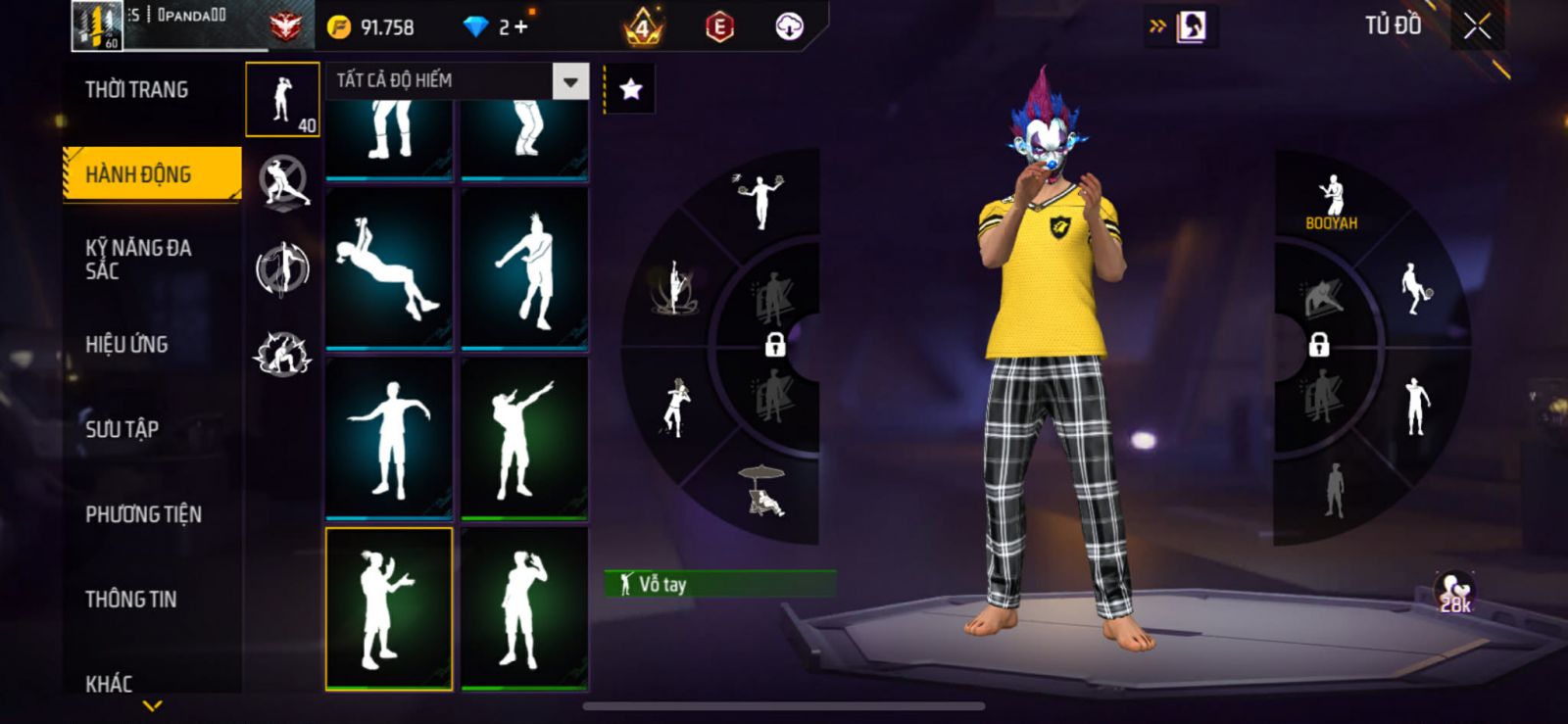Select the BOOYAH emote wheel slot

(1331, 202)
